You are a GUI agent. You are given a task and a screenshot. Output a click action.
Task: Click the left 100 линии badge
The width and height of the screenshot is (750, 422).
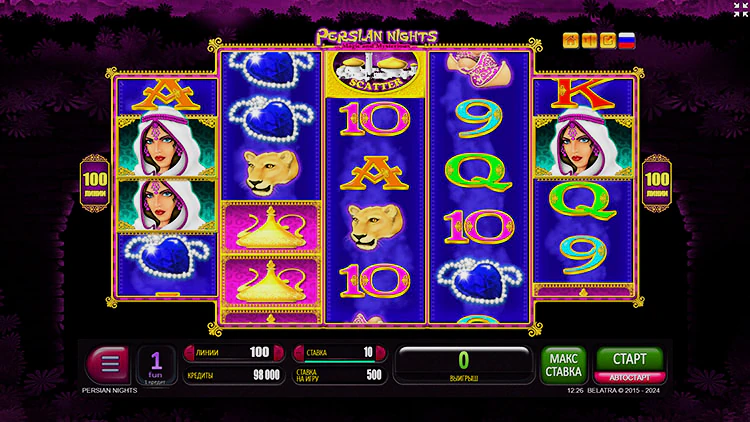tap(94, 178)
